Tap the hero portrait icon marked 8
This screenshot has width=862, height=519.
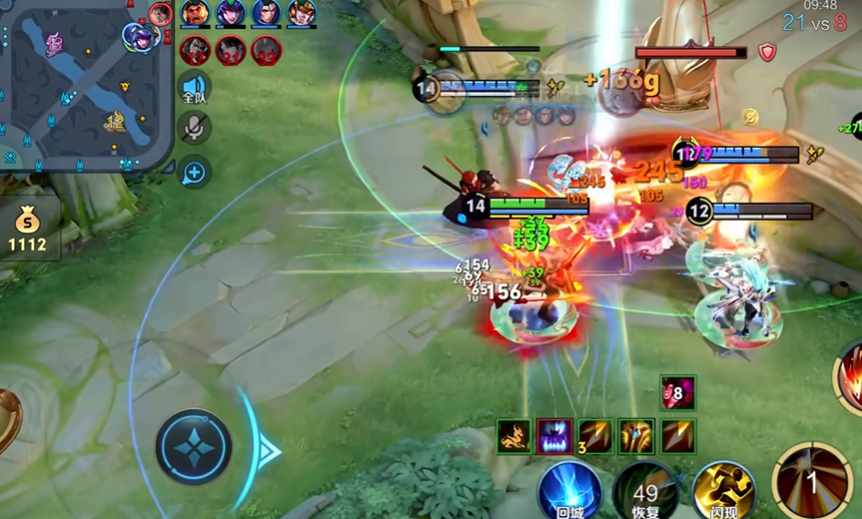677,393
